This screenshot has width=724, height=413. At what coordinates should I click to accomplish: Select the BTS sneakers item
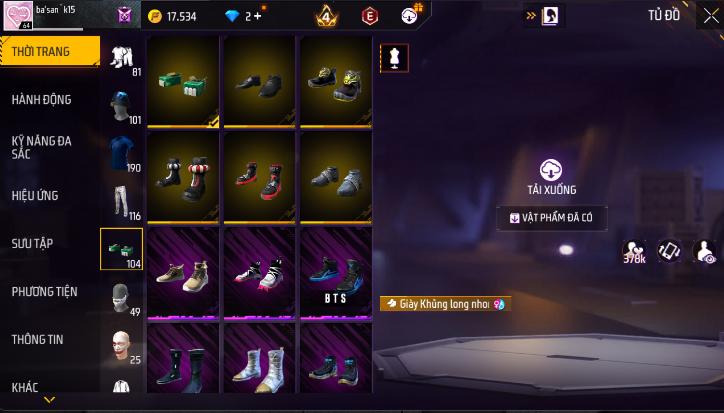[x=338, y=273]
